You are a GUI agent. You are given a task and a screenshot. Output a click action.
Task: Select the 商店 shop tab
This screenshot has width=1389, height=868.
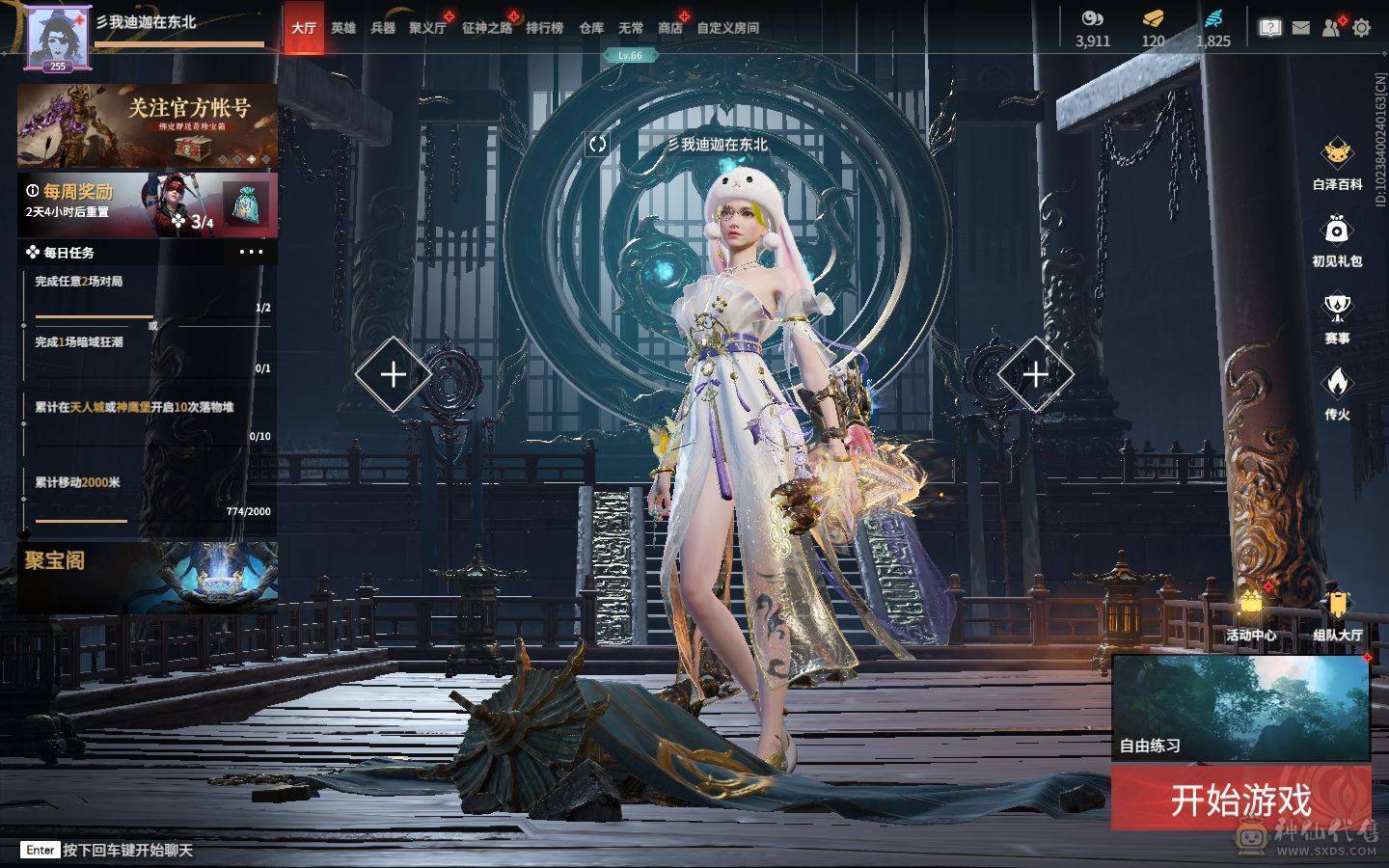click(670, 28)
